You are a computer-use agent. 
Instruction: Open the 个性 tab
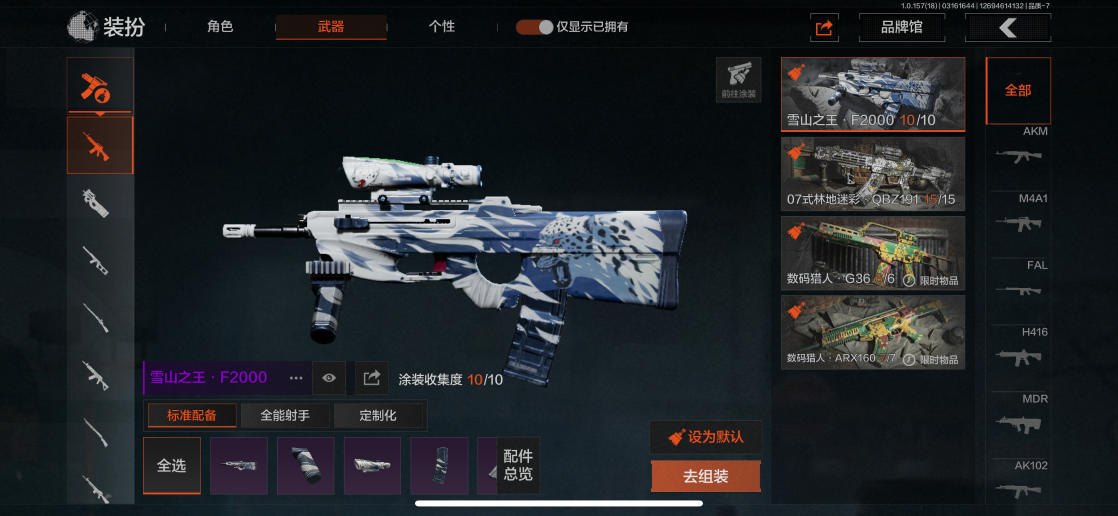tap(442, 27)
